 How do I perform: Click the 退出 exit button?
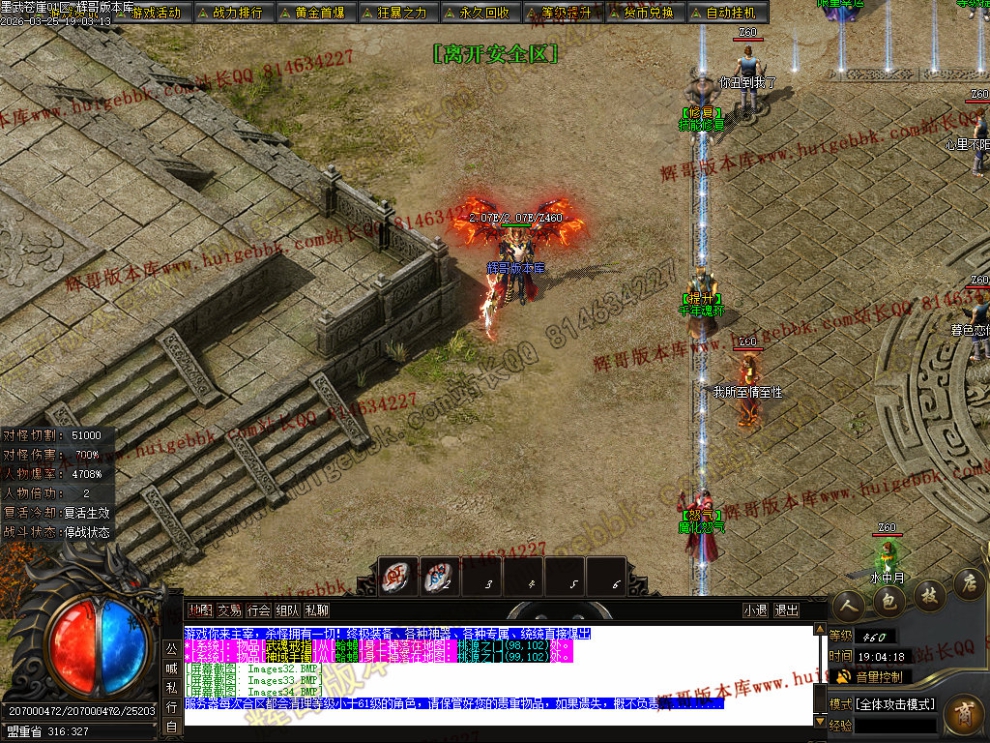point(786,610)
